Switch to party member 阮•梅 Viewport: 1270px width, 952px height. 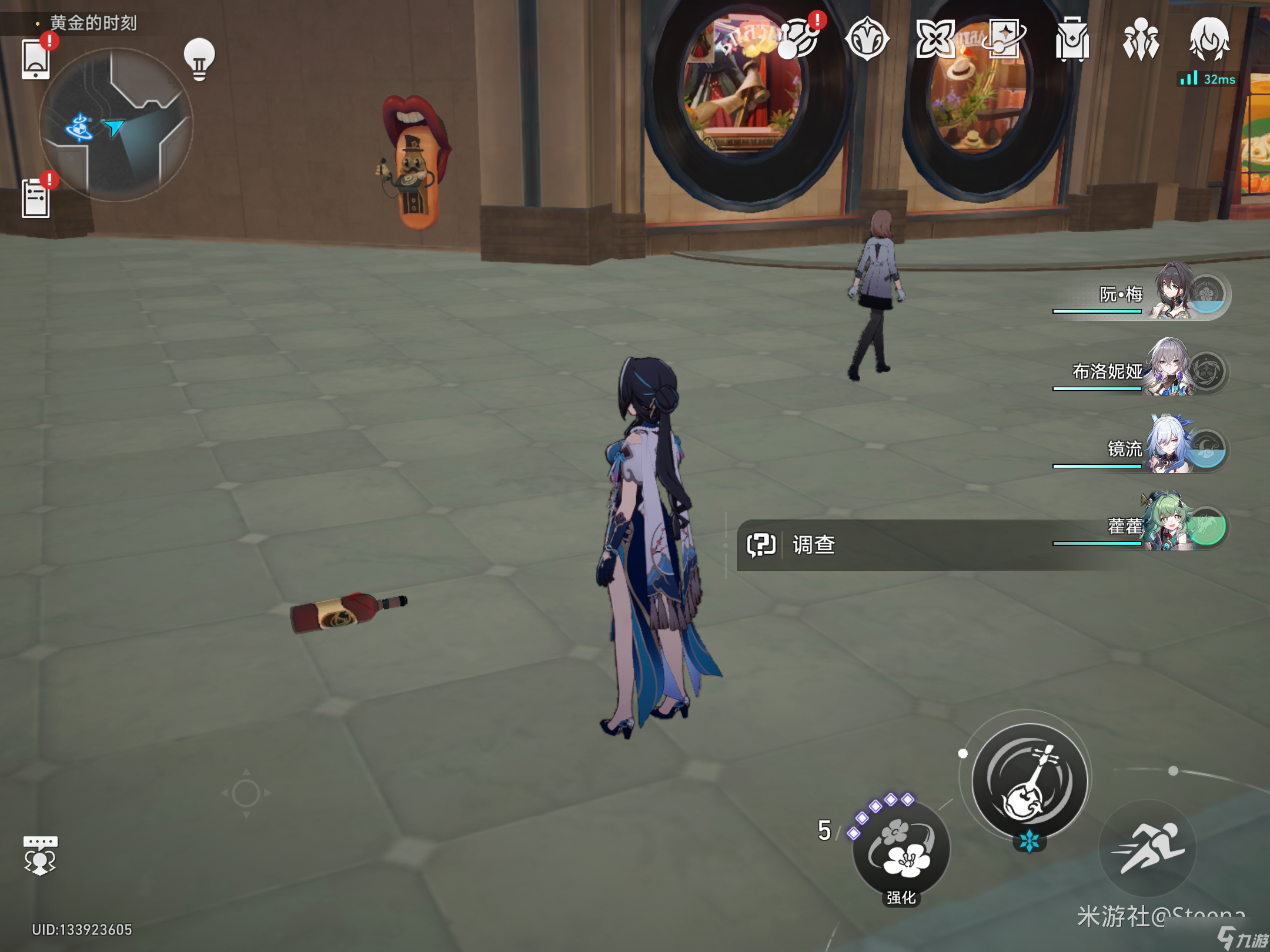click(x=1170, y=293)
